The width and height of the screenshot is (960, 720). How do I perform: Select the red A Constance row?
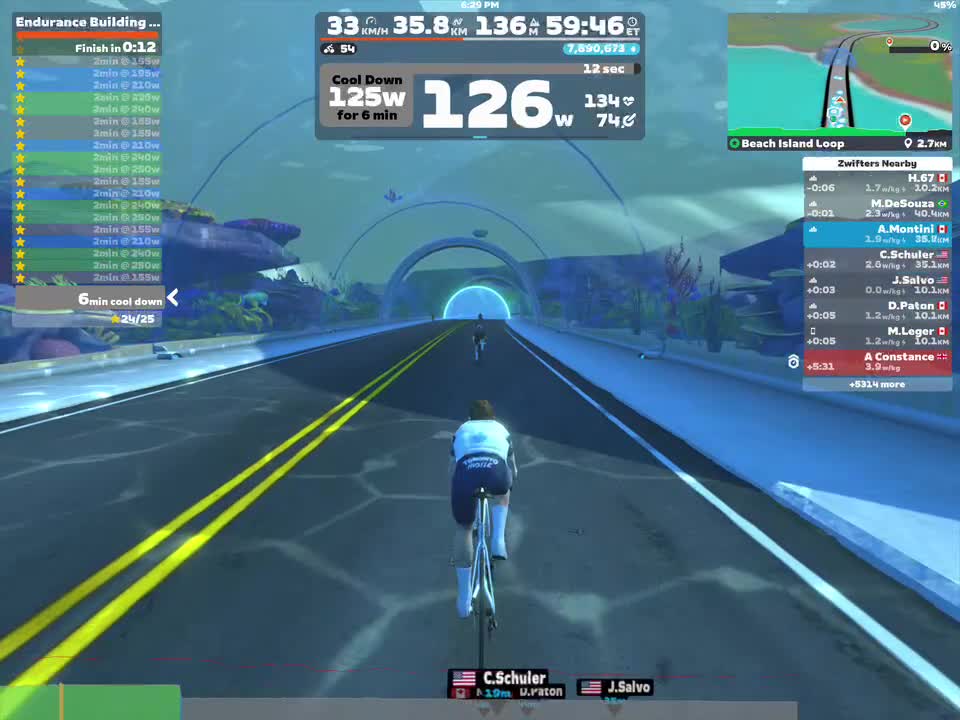click(x=877, y=362)
